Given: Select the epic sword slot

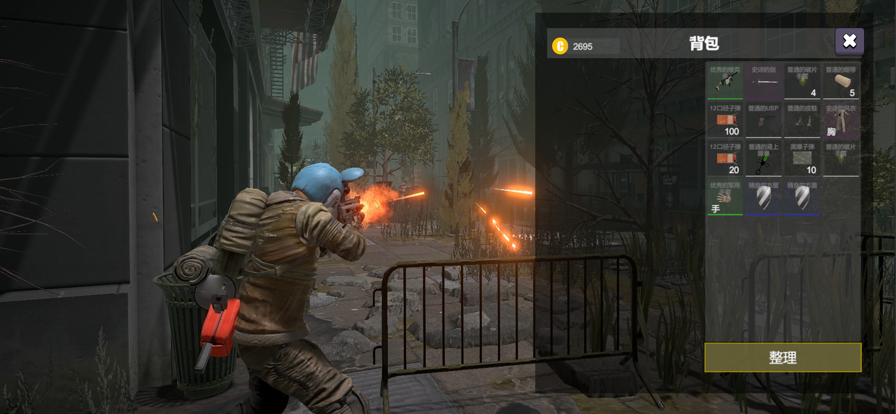Looking at the screenshot, I should pyautogui.click(x=764, y=81).
